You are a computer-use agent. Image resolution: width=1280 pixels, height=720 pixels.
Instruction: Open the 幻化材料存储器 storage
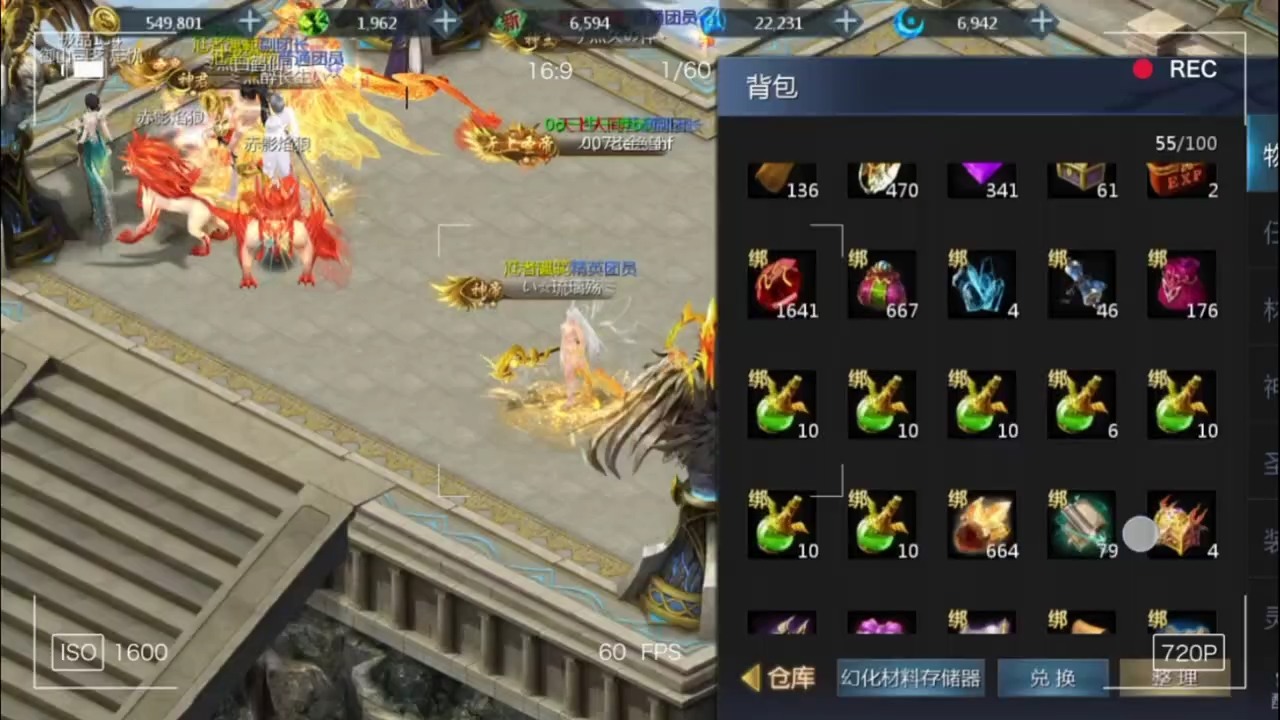[x=910, y=678]
